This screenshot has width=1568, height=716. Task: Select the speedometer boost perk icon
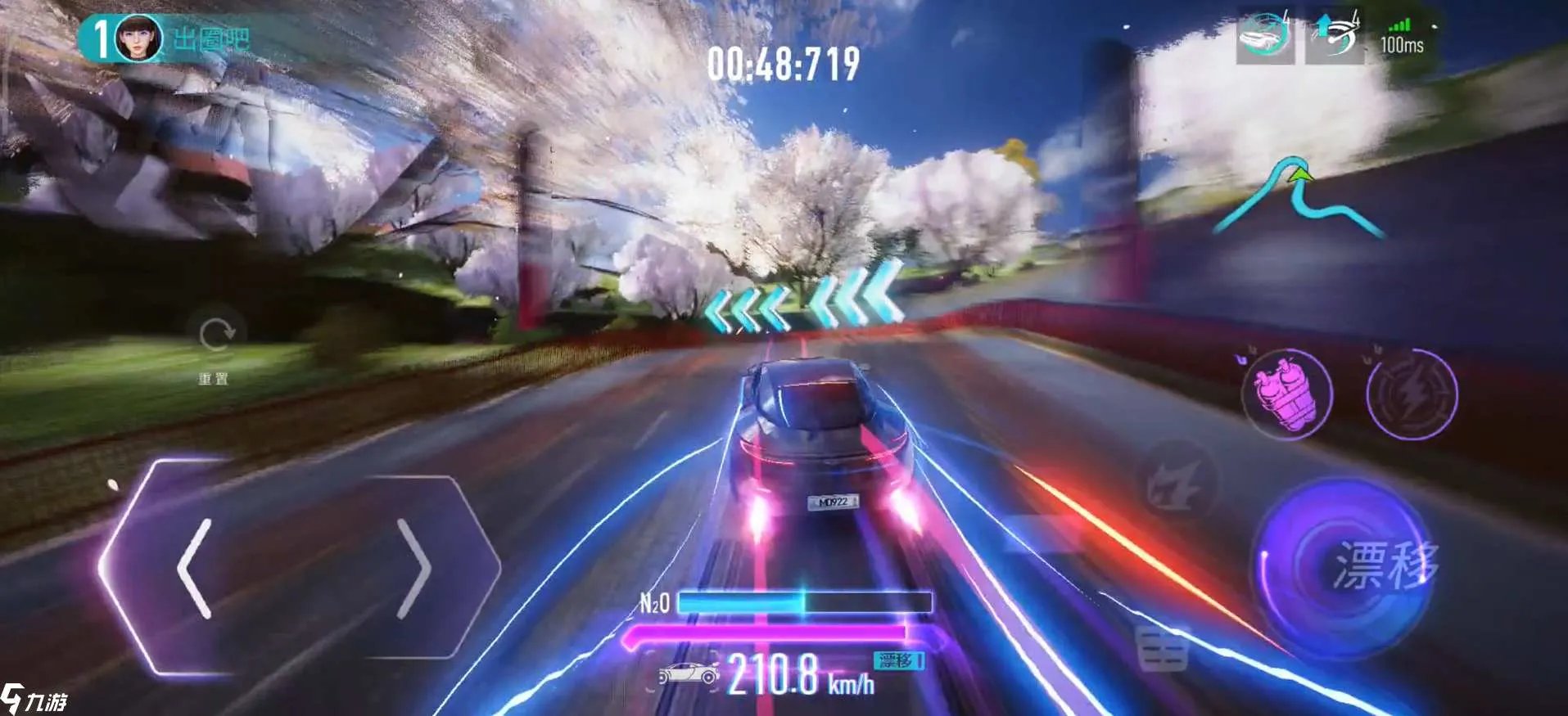(x=1335, y=36)
